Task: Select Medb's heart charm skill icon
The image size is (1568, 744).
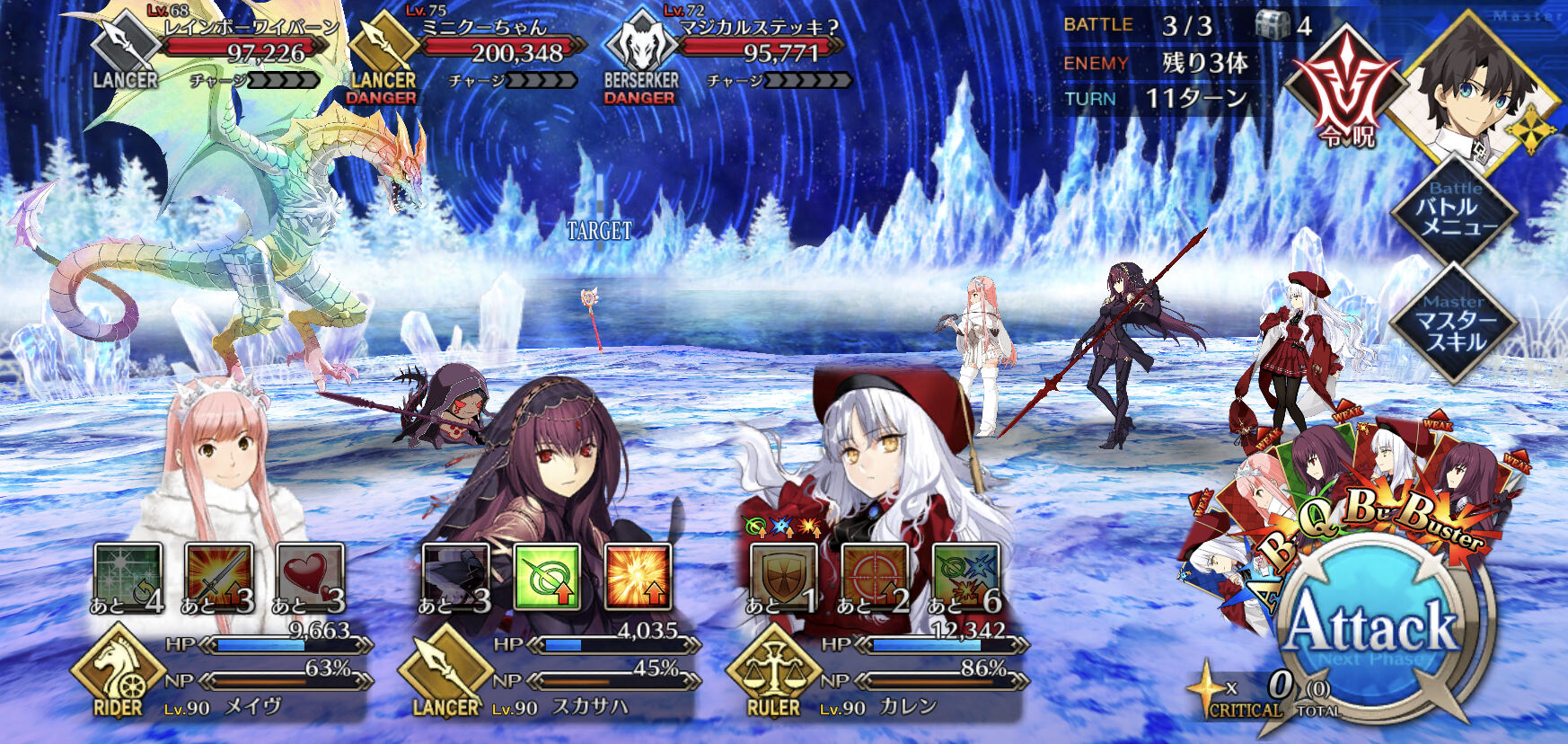Action: [x=310, y=576]
